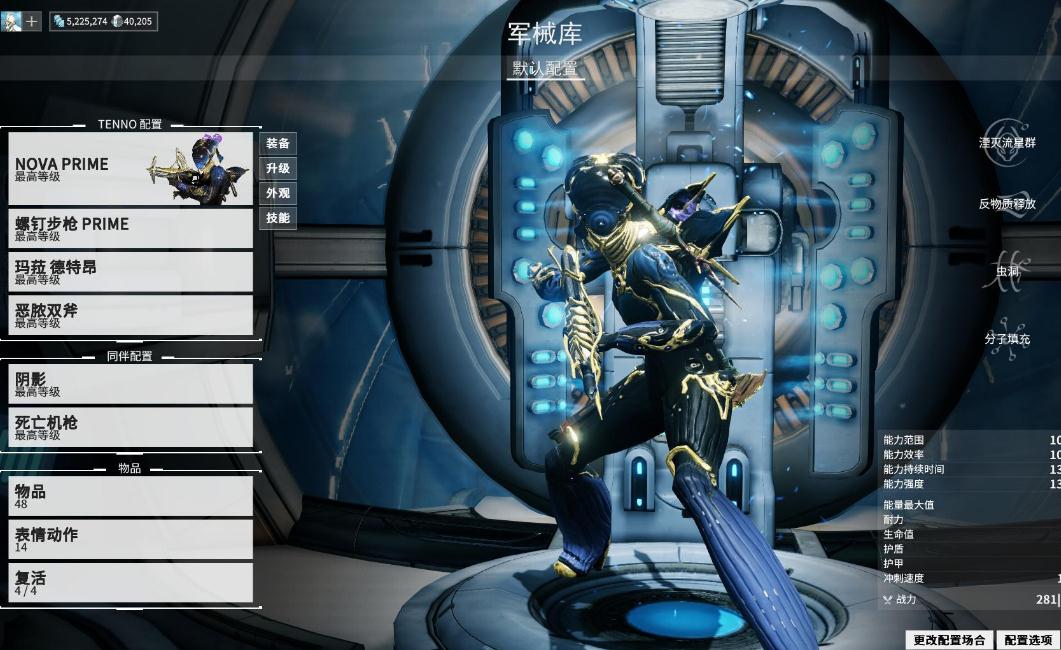The width and height of the screenshot is (1061, 650).
Task: Open the 装备 equip button
Action: tap(278, 144)
